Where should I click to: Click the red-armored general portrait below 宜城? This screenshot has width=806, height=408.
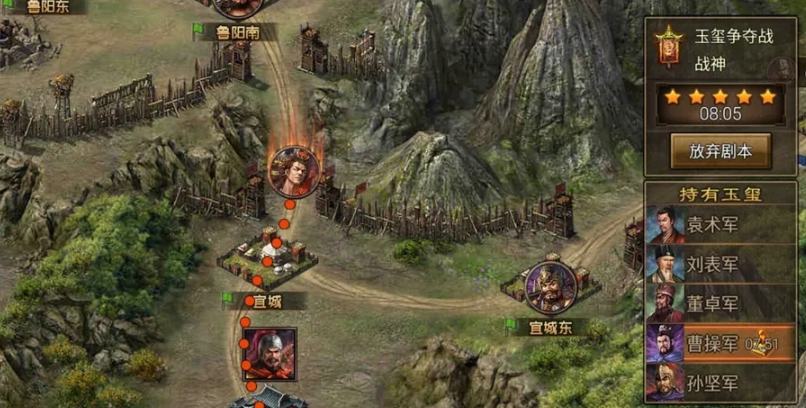(268, 354)
